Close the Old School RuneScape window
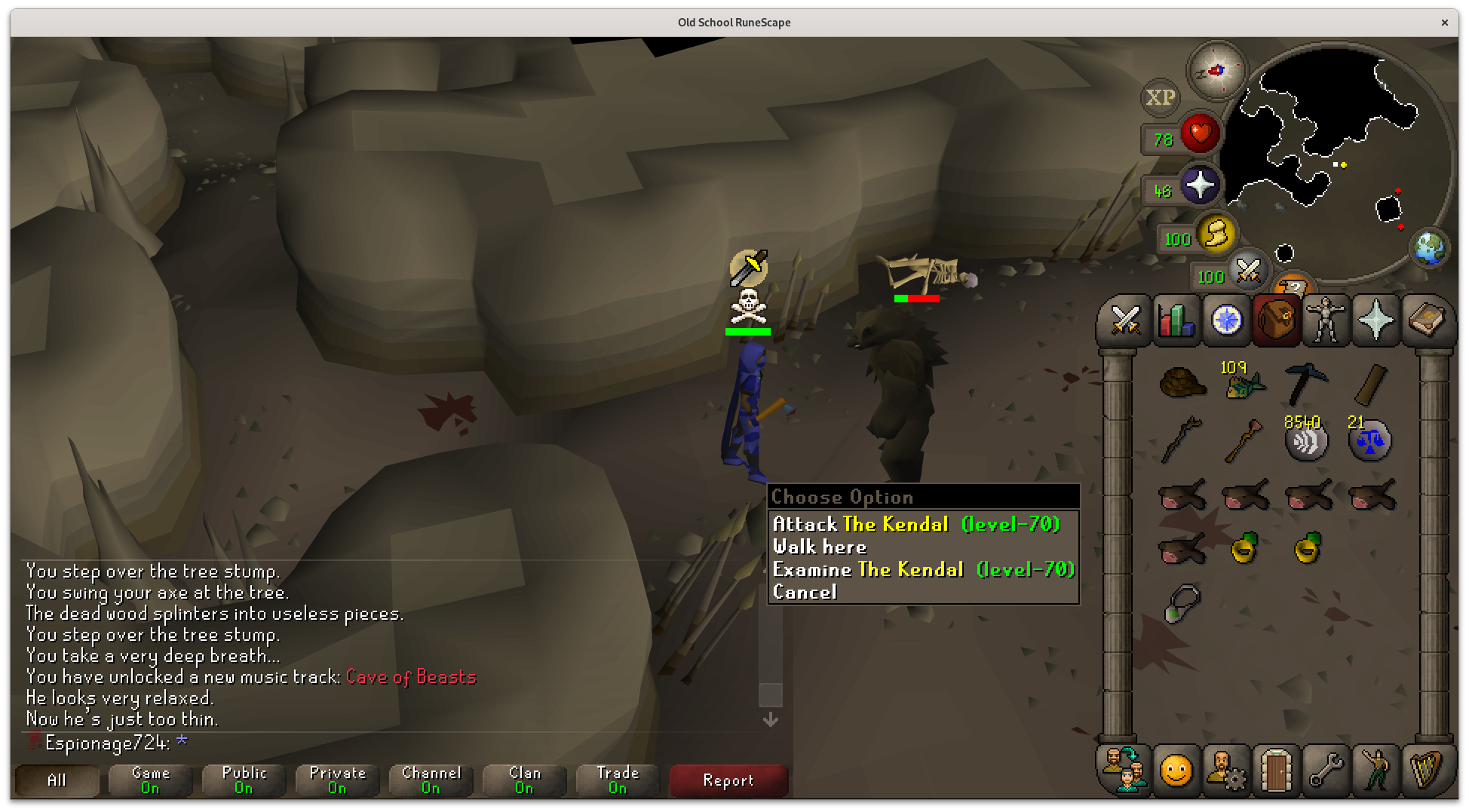The height and width of the screenshot is (812, 1469). point(1444,23)
